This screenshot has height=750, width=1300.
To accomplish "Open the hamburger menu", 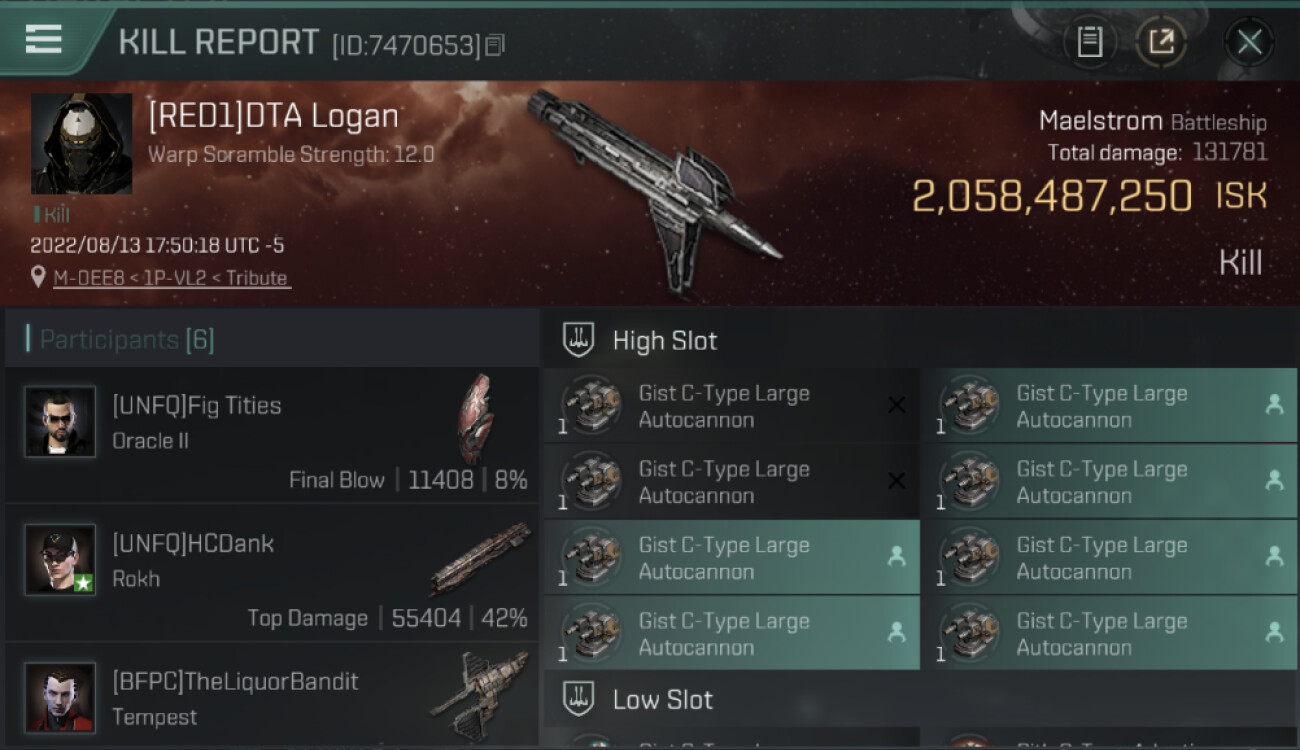I will pos(44,40).
